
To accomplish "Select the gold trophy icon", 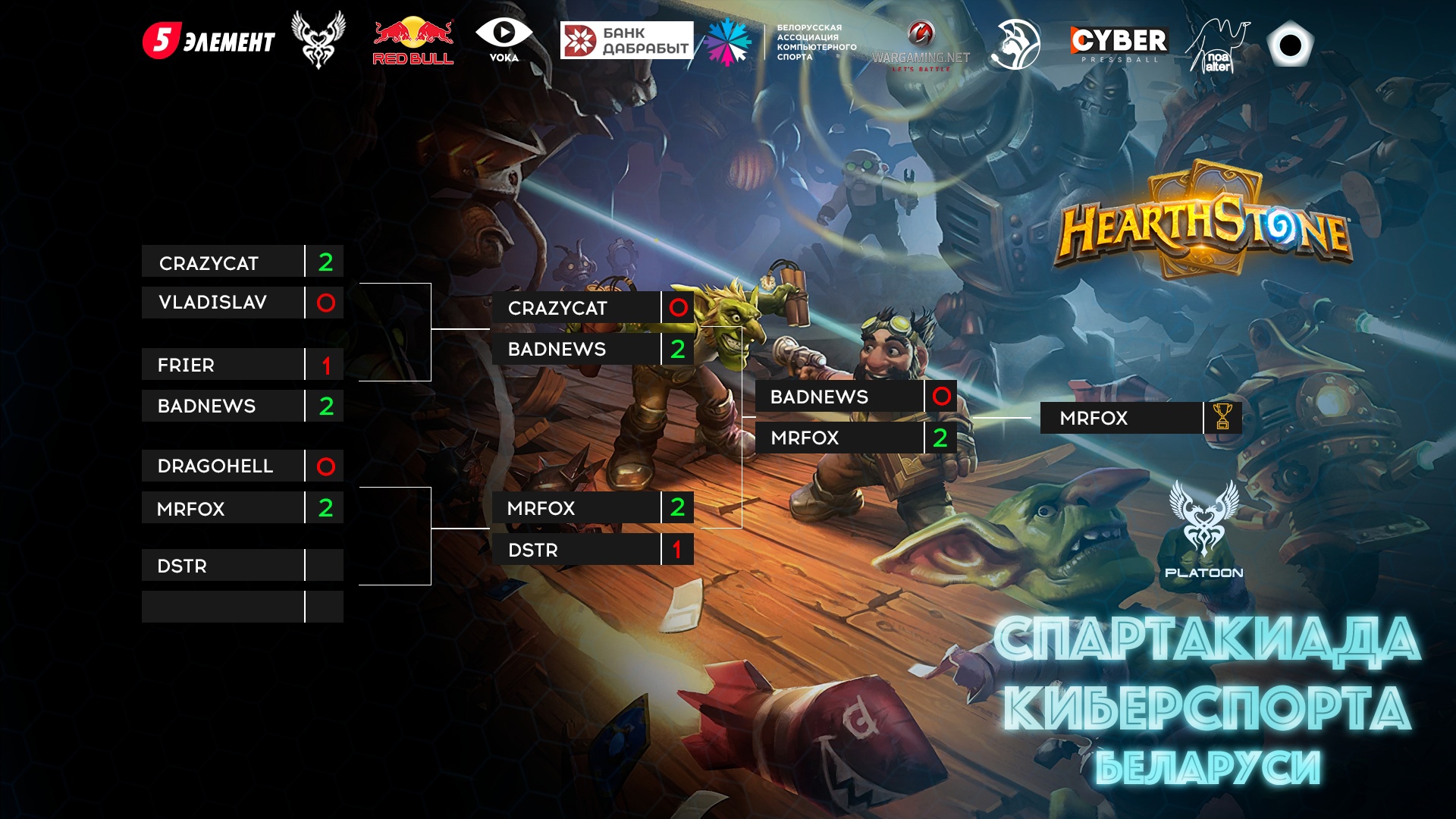I will point(1222,417).
